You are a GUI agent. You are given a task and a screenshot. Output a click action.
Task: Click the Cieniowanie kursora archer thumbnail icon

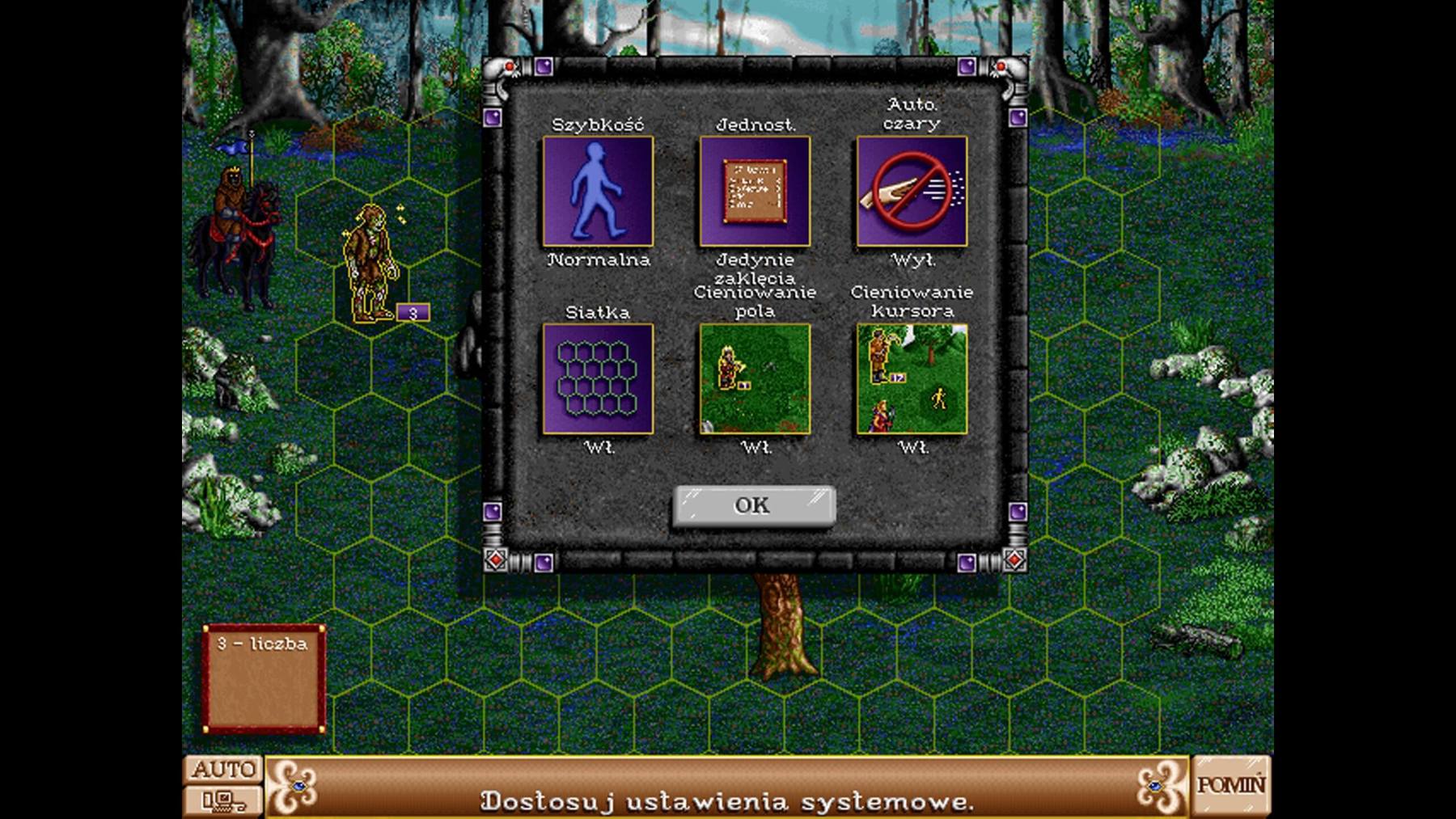[912, 380]
